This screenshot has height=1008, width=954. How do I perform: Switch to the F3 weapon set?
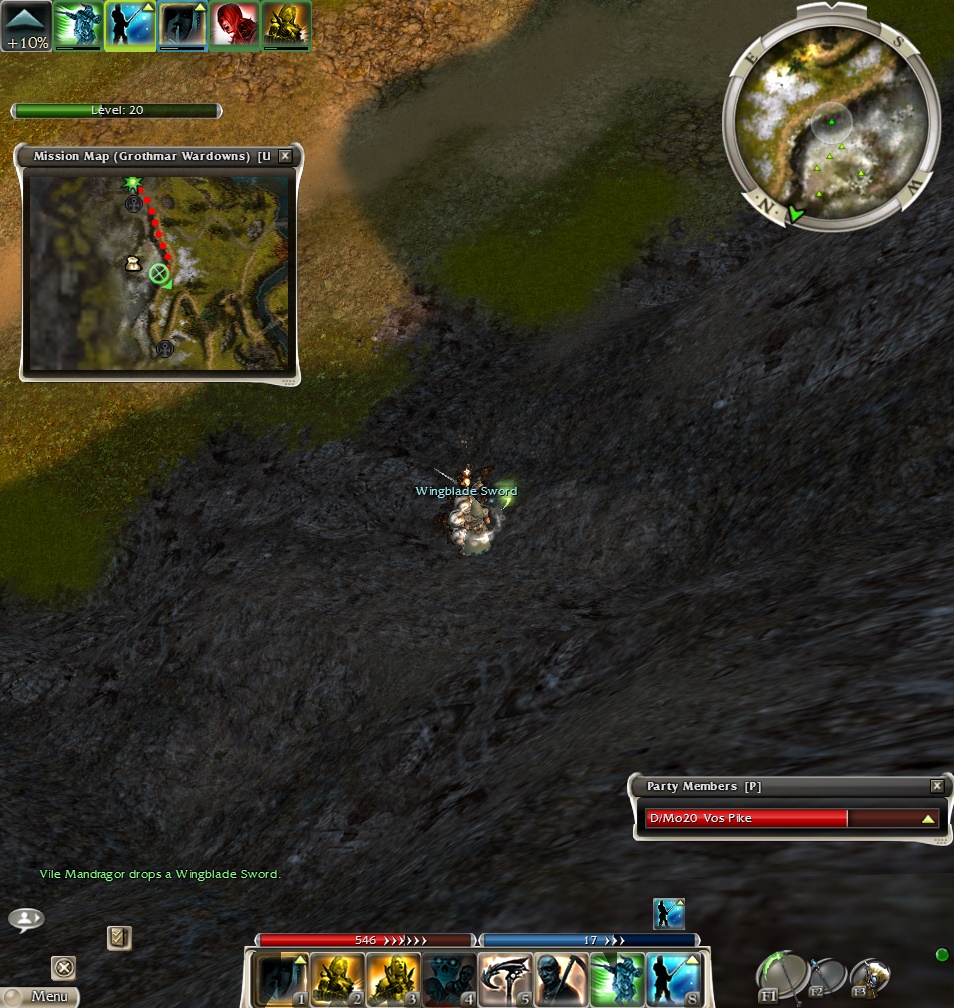(x=868, y=977)
